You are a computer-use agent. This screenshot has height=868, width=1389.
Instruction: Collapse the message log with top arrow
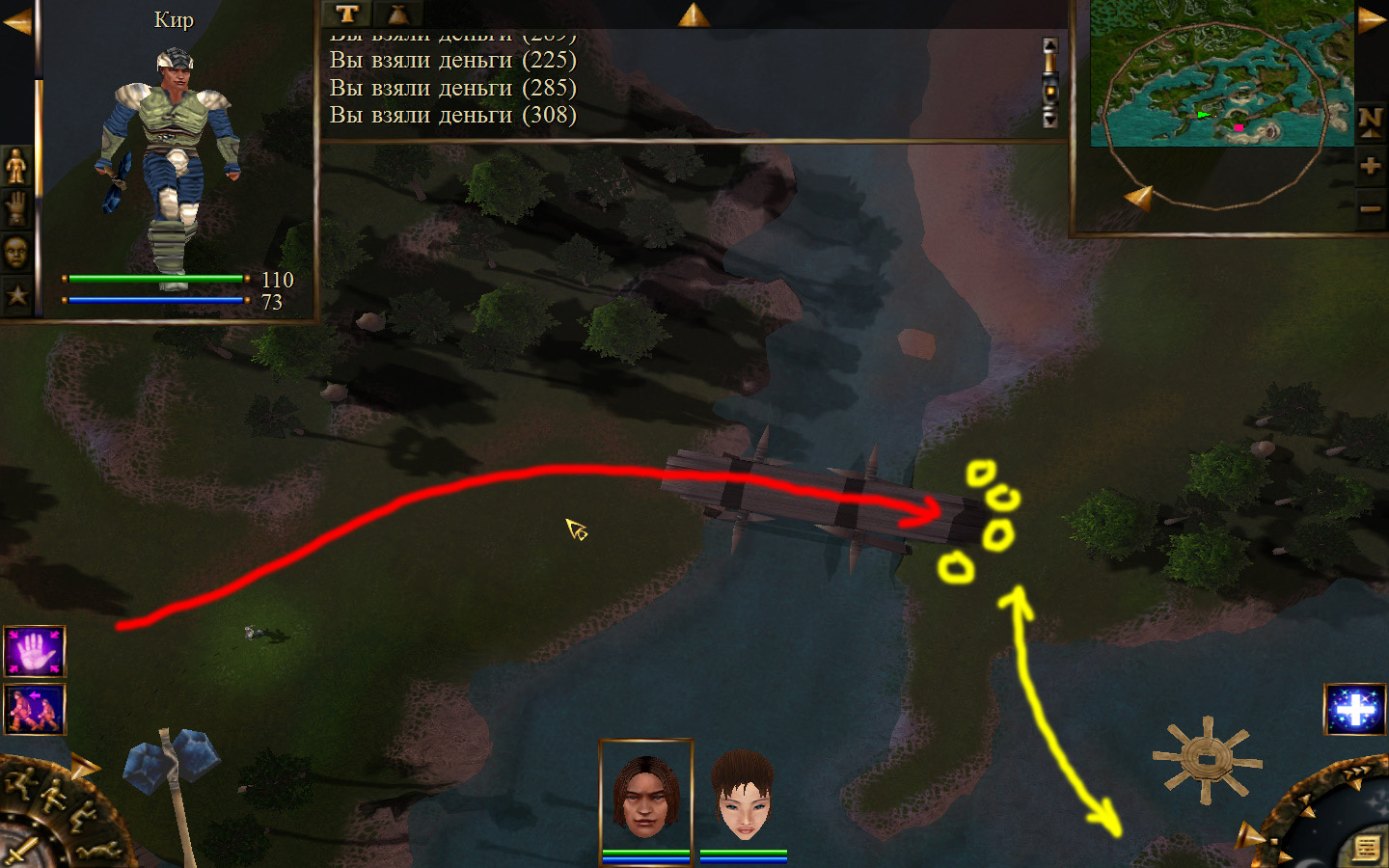[x=693, y=14]
